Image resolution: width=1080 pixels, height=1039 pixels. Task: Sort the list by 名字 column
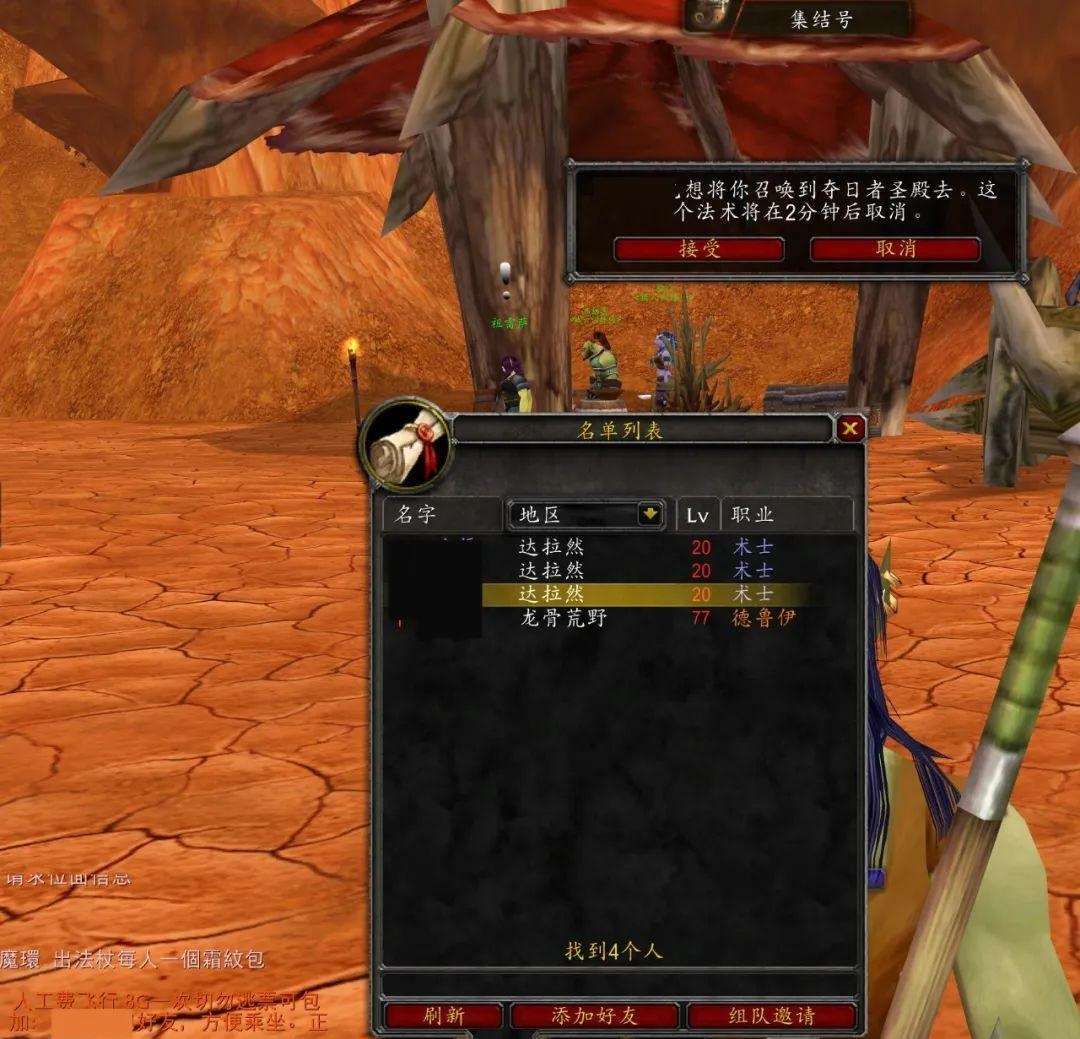pos(442,515)
